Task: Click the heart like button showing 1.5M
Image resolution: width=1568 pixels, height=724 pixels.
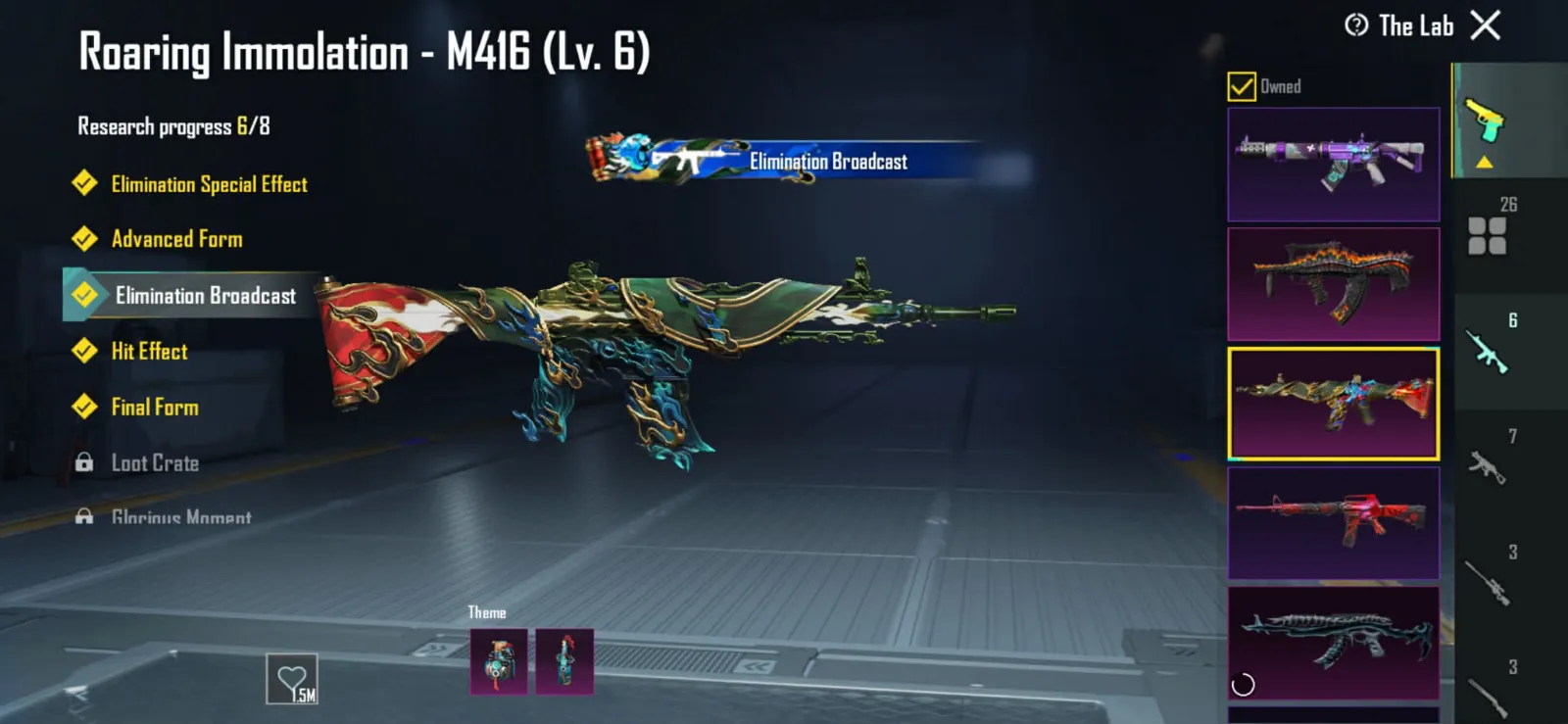Action: pos(292,679)
